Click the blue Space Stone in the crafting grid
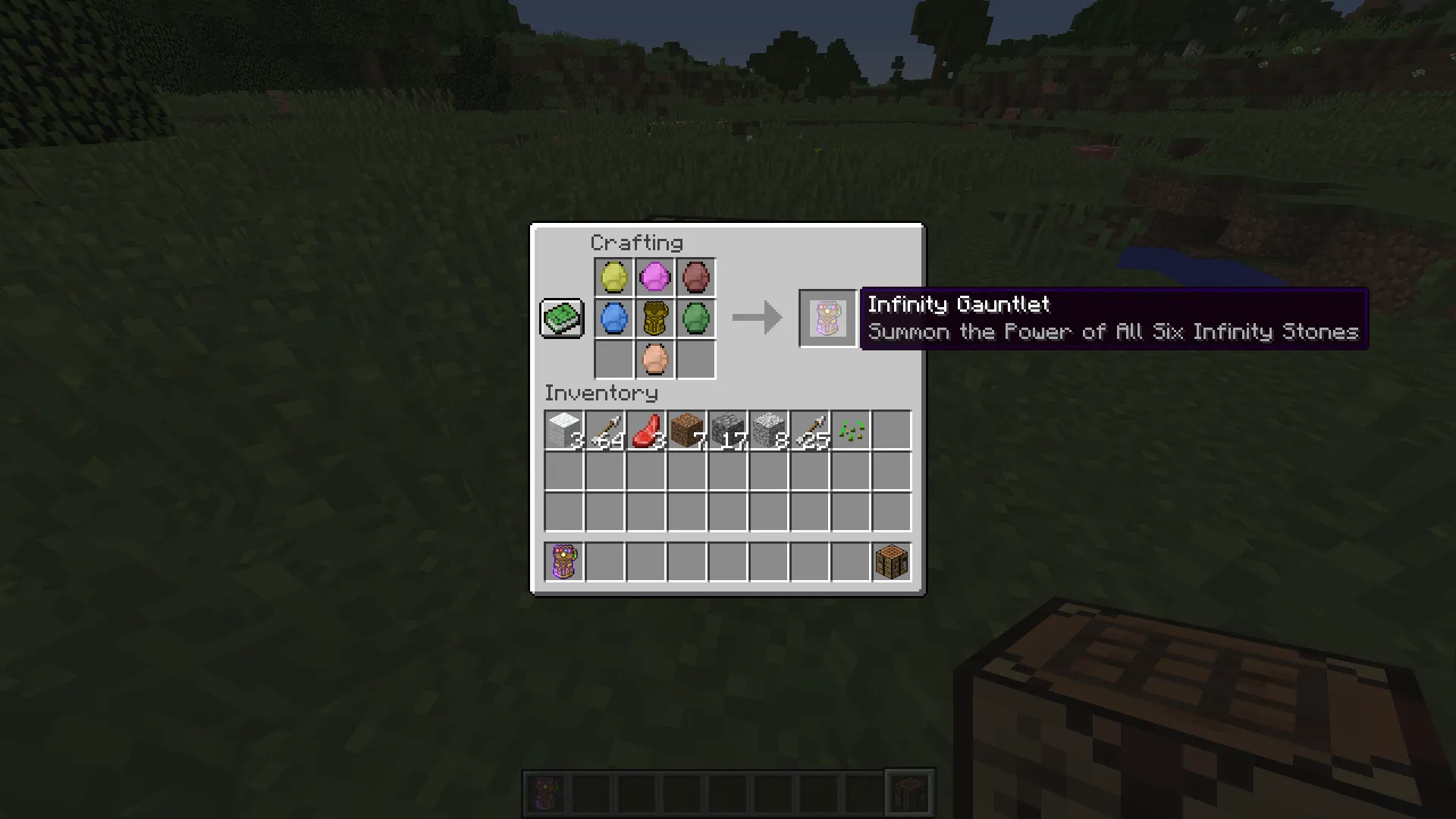1456x819 pixels. coord(613,318)
